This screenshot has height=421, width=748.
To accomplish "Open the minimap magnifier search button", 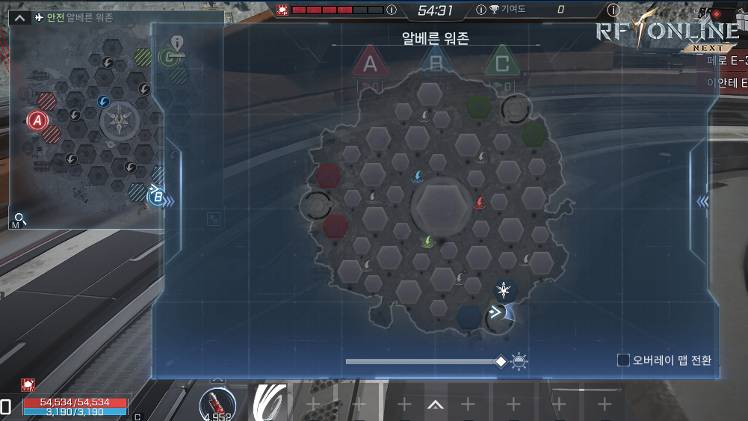I will [x=18, y=218].
